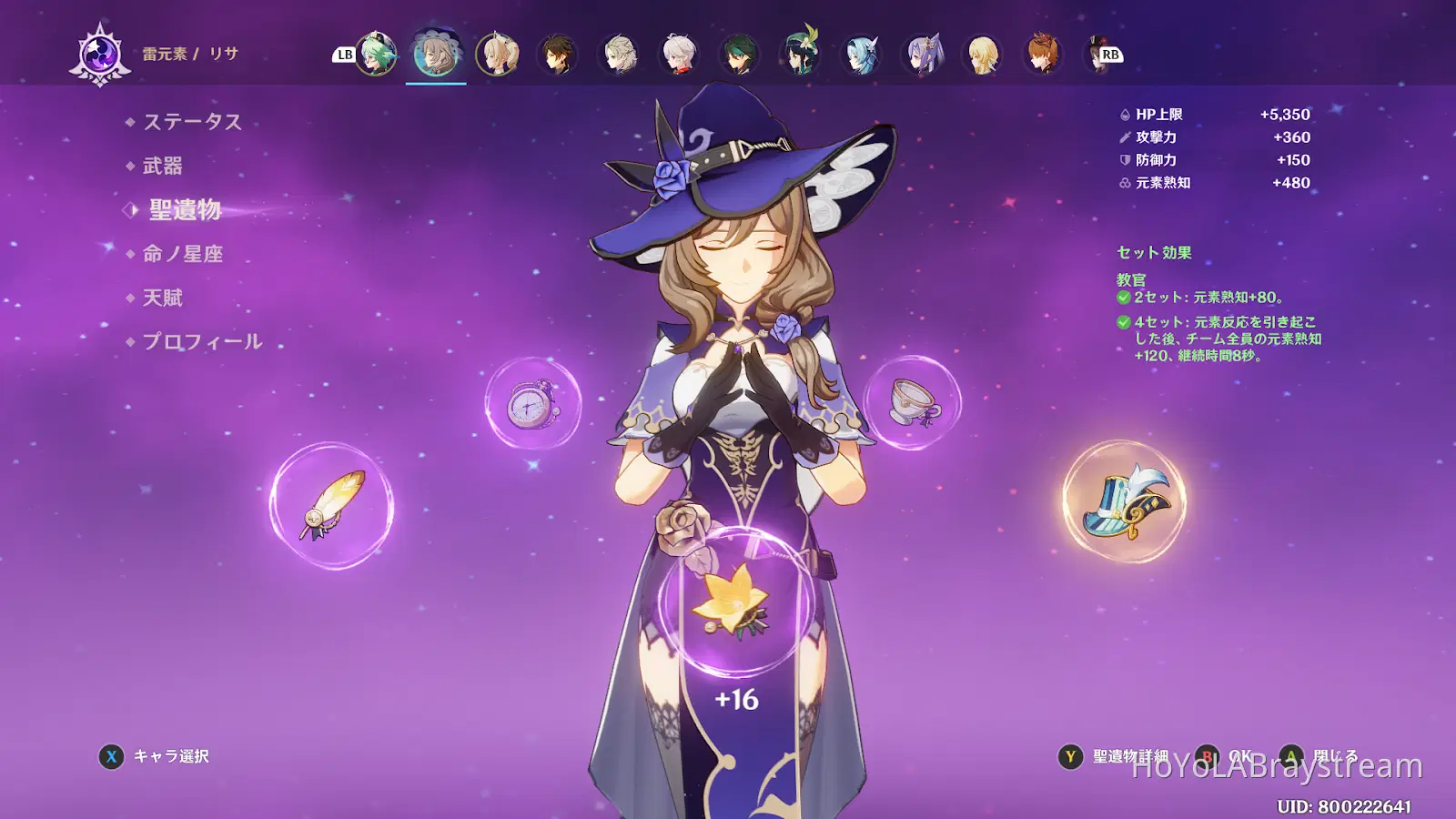Select the 武器 menu entry
1456x819 pixels.
(163, 166)
